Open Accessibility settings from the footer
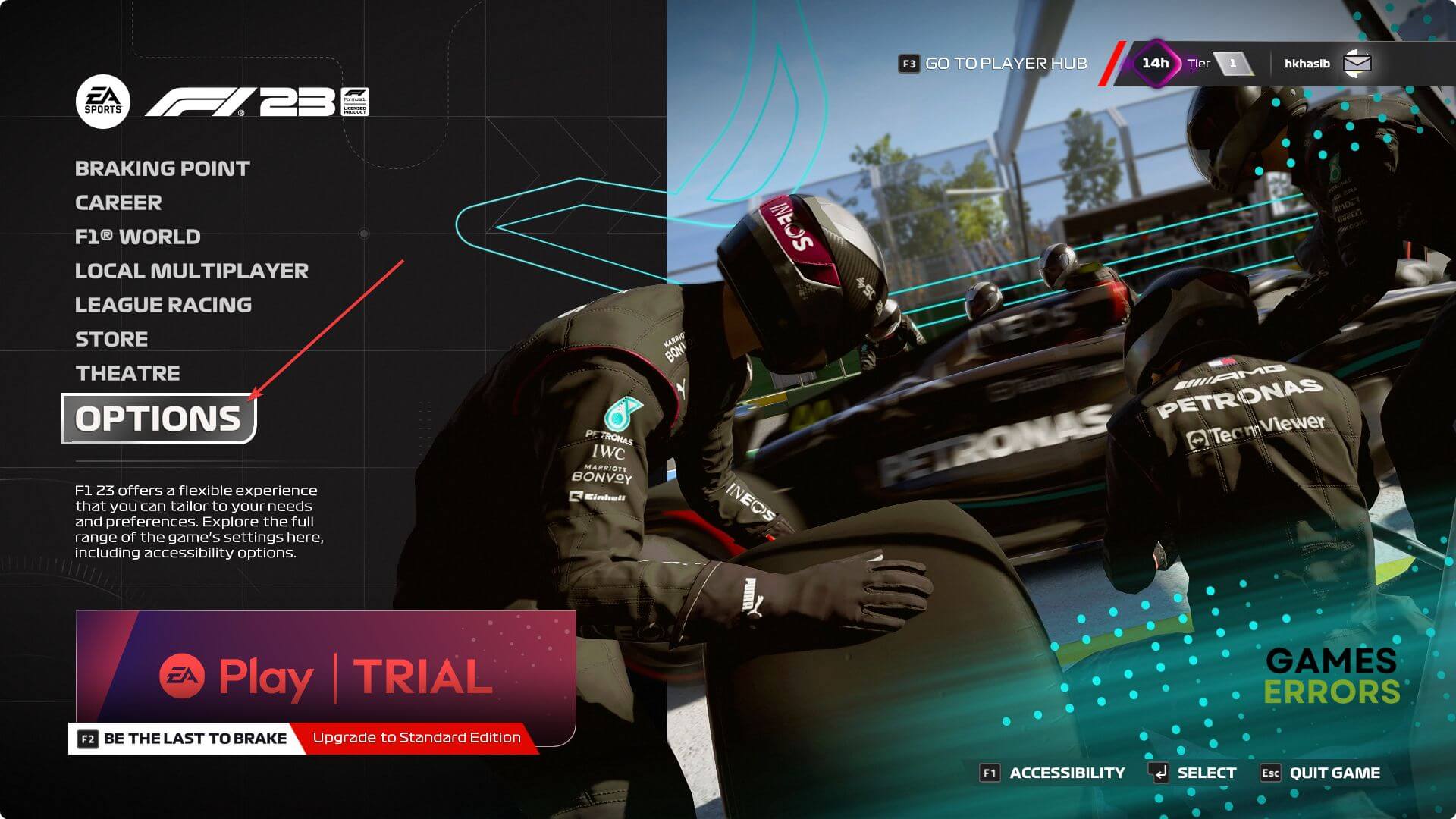The width and height of the screenshot is (1456, 819). (1053, 773)
